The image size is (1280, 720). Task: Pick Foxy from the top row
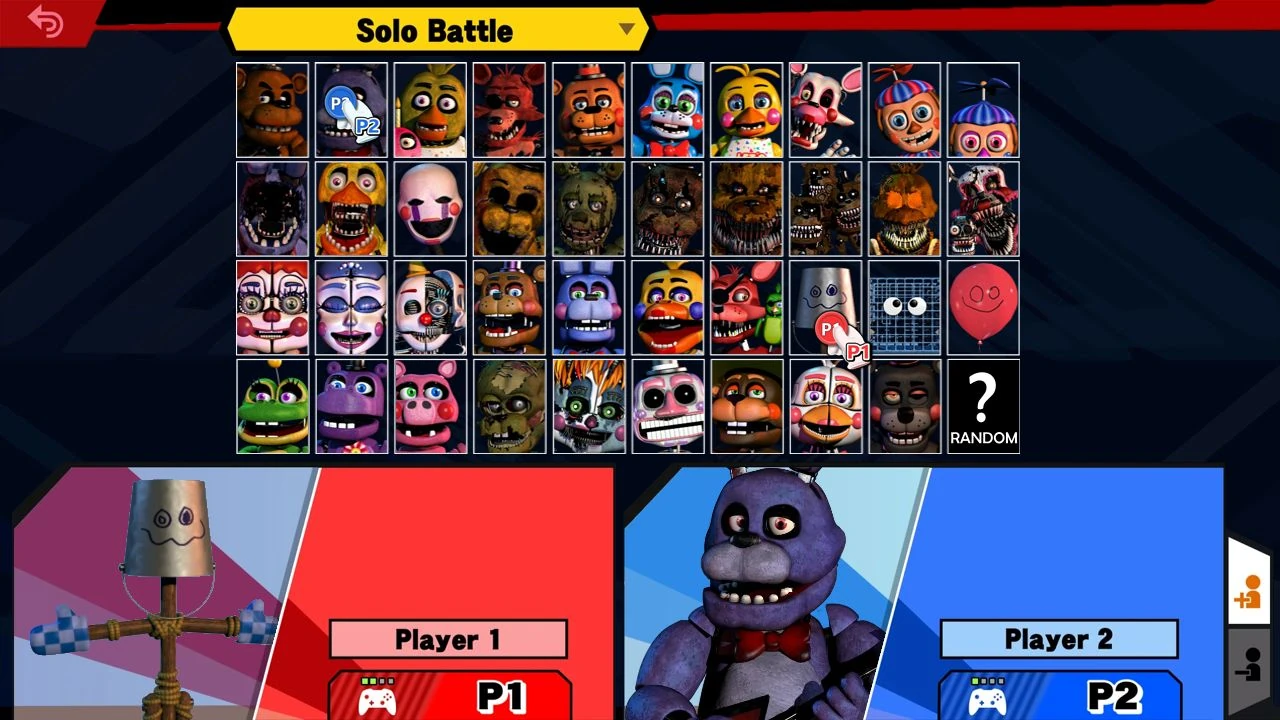click(508, 110)
